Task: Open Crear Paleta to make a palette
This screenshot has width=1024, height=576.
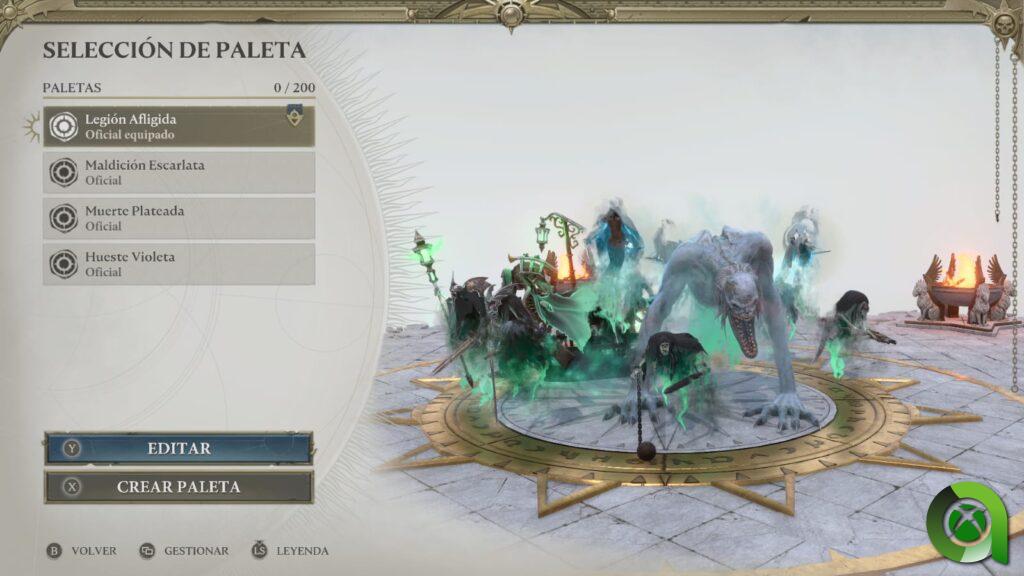Action: point(179,487)
